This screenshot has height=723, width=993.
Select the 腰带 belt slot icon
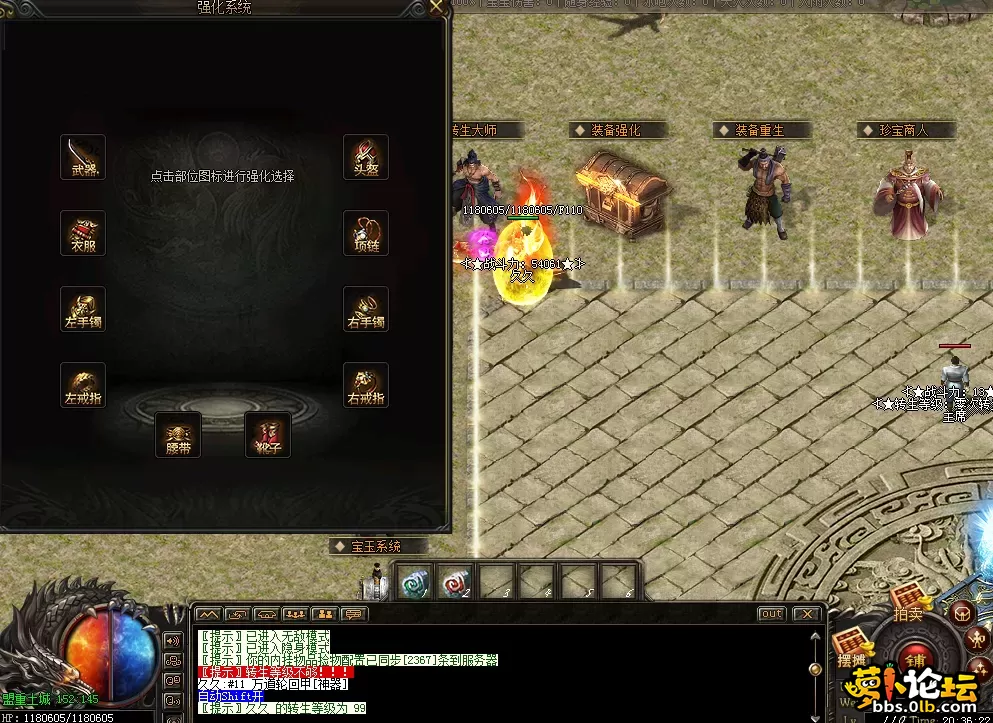point(178,434)
